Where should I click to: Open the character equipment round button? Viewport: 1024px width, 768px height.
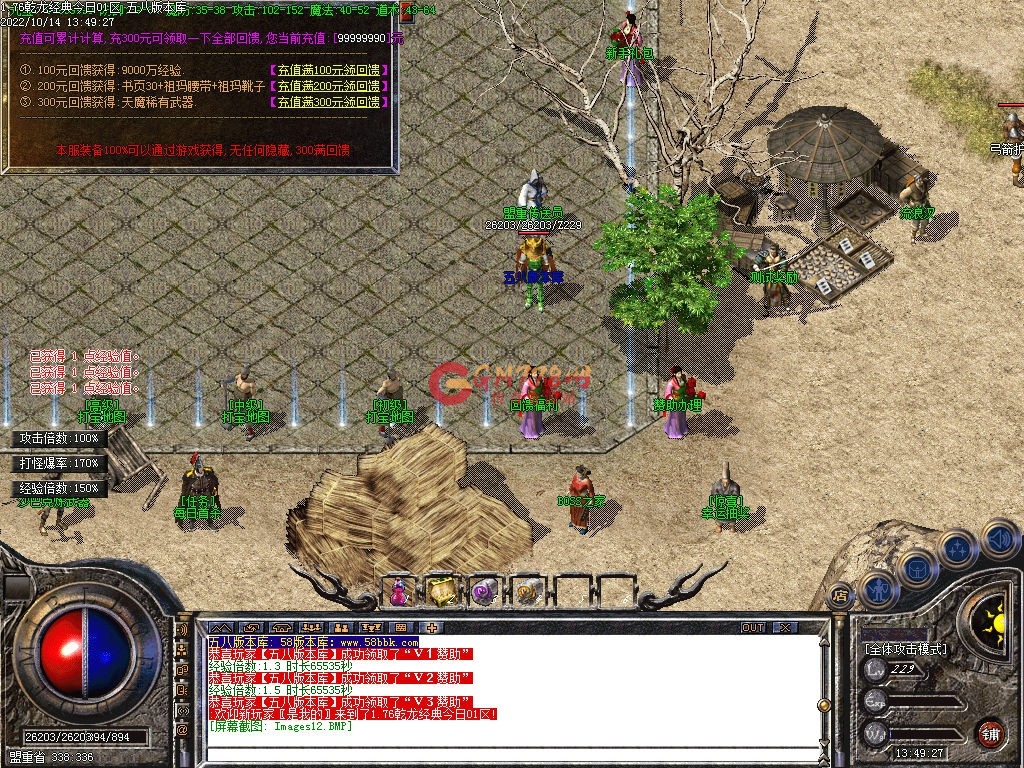[880, 590]
